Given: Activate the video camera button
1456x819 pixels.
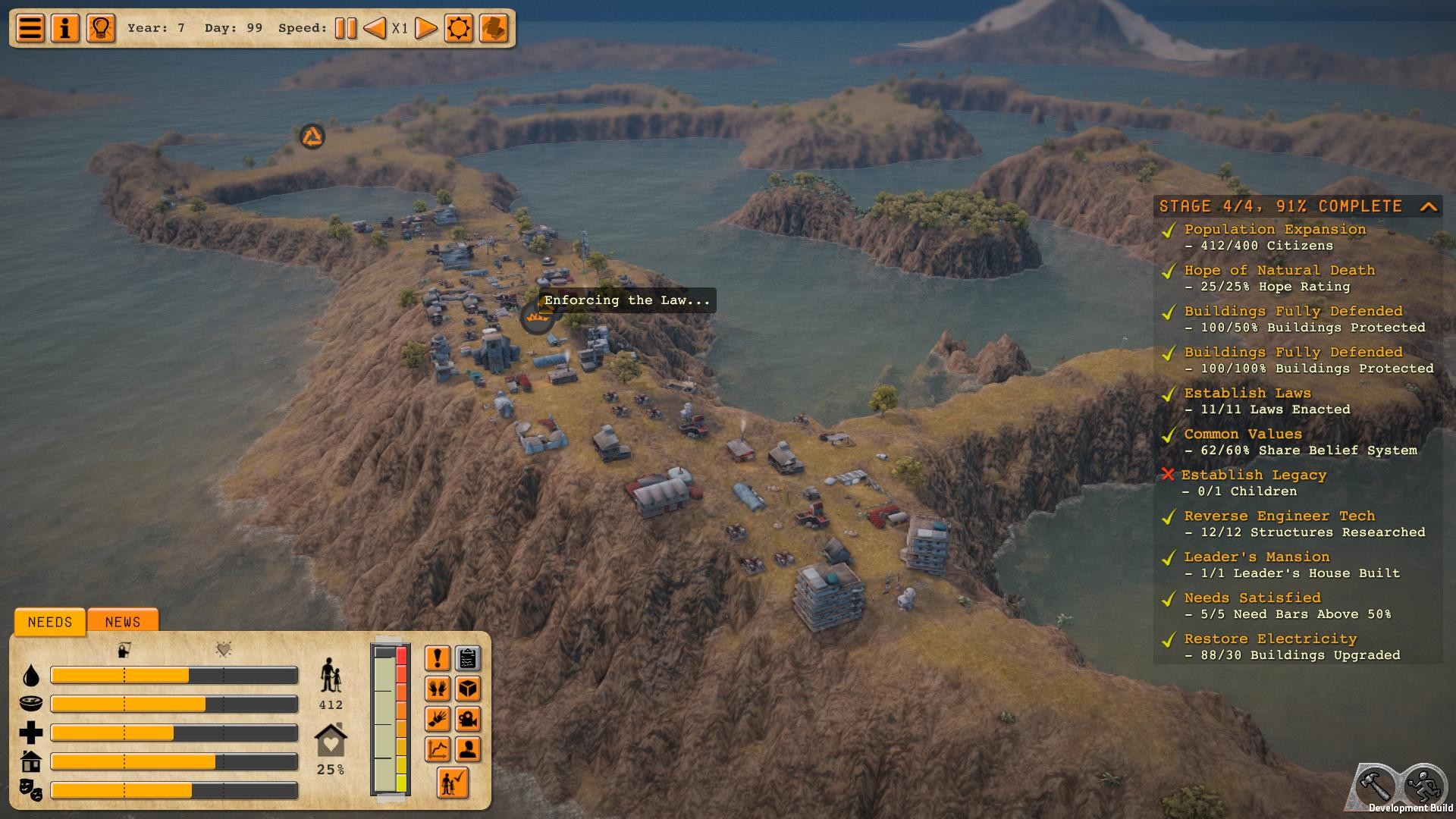Looking at the screenshot, I should pyautogui.click(x=468, y=719).
